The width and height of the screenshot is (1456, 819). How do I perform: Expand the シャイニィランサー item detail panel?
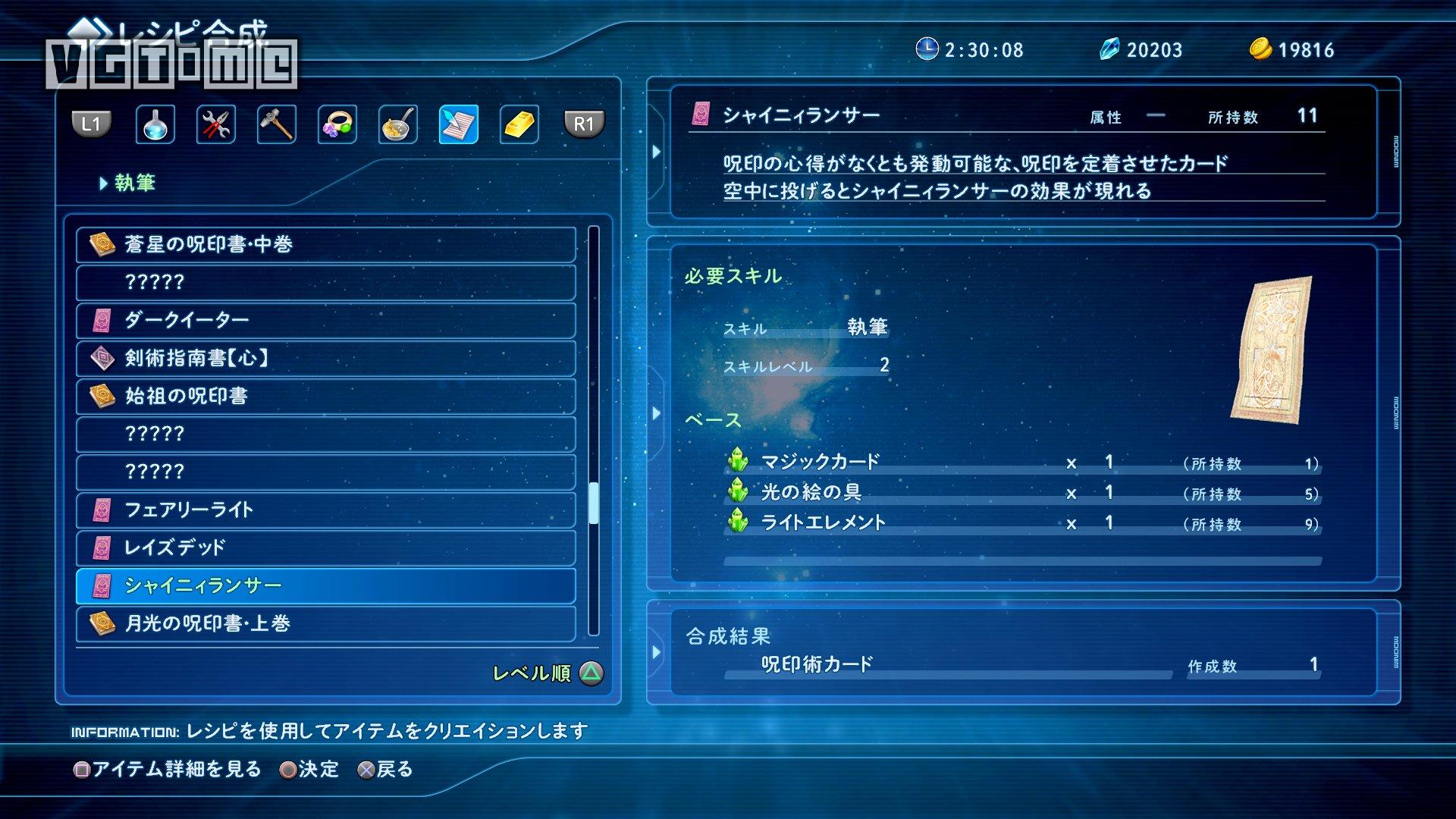[x=656, y=151]
